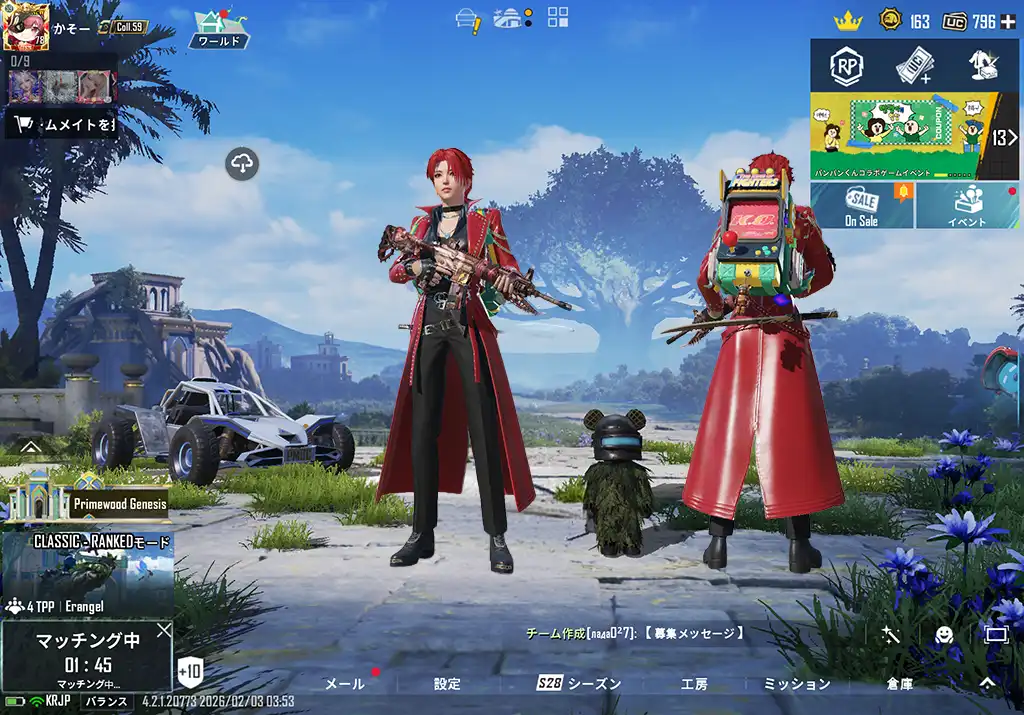Open the team recruitment chat message
The height and width of the screenshot is (715, 1024).
635,633
